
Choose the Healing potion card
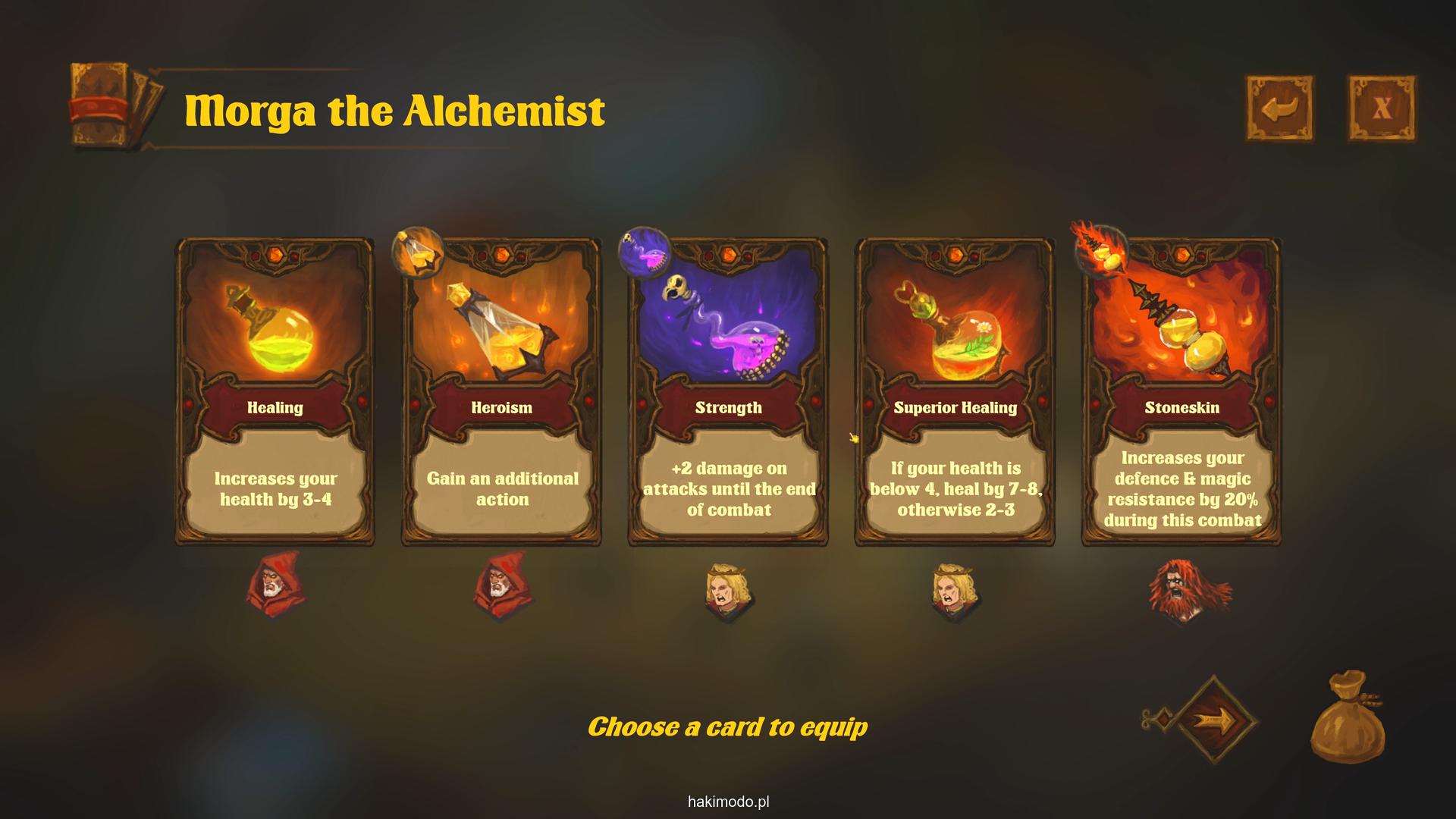(275, 392)
